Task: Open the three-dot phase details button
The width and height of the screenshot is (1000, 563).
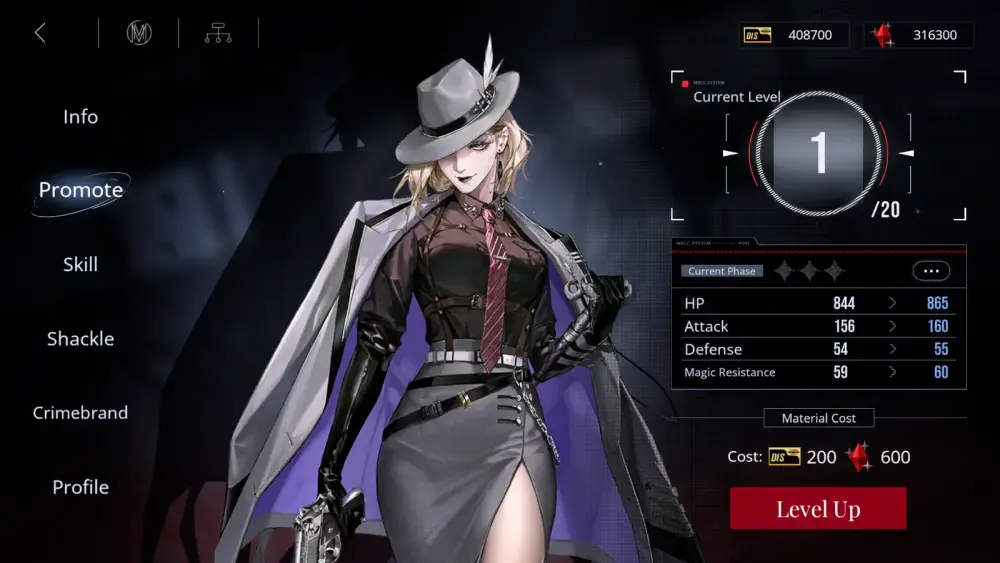Action: coord(931,271)
